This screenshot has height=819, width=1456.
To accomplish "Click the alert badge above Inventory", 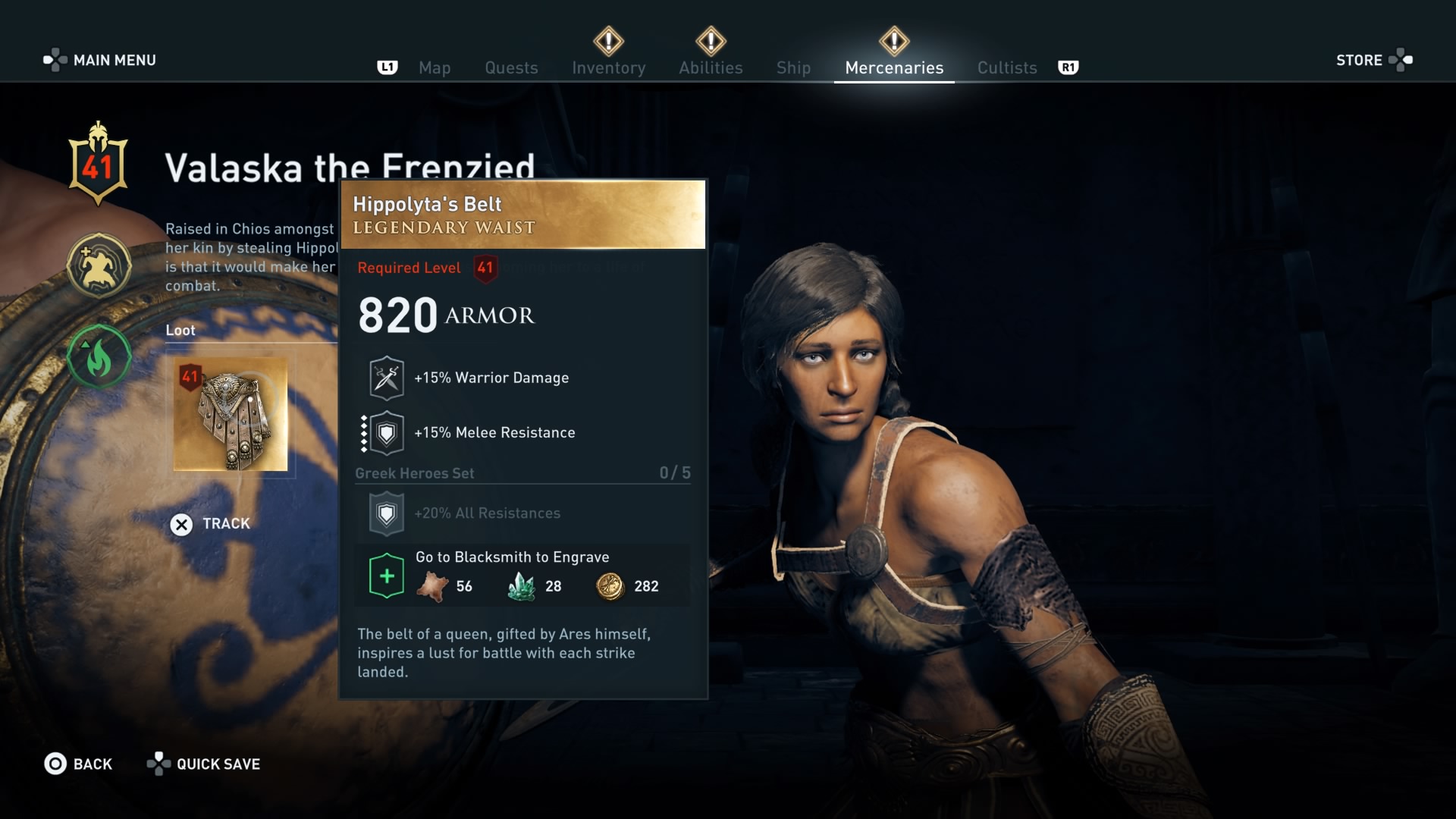I will pyautogui.click(x=609, y=39).
